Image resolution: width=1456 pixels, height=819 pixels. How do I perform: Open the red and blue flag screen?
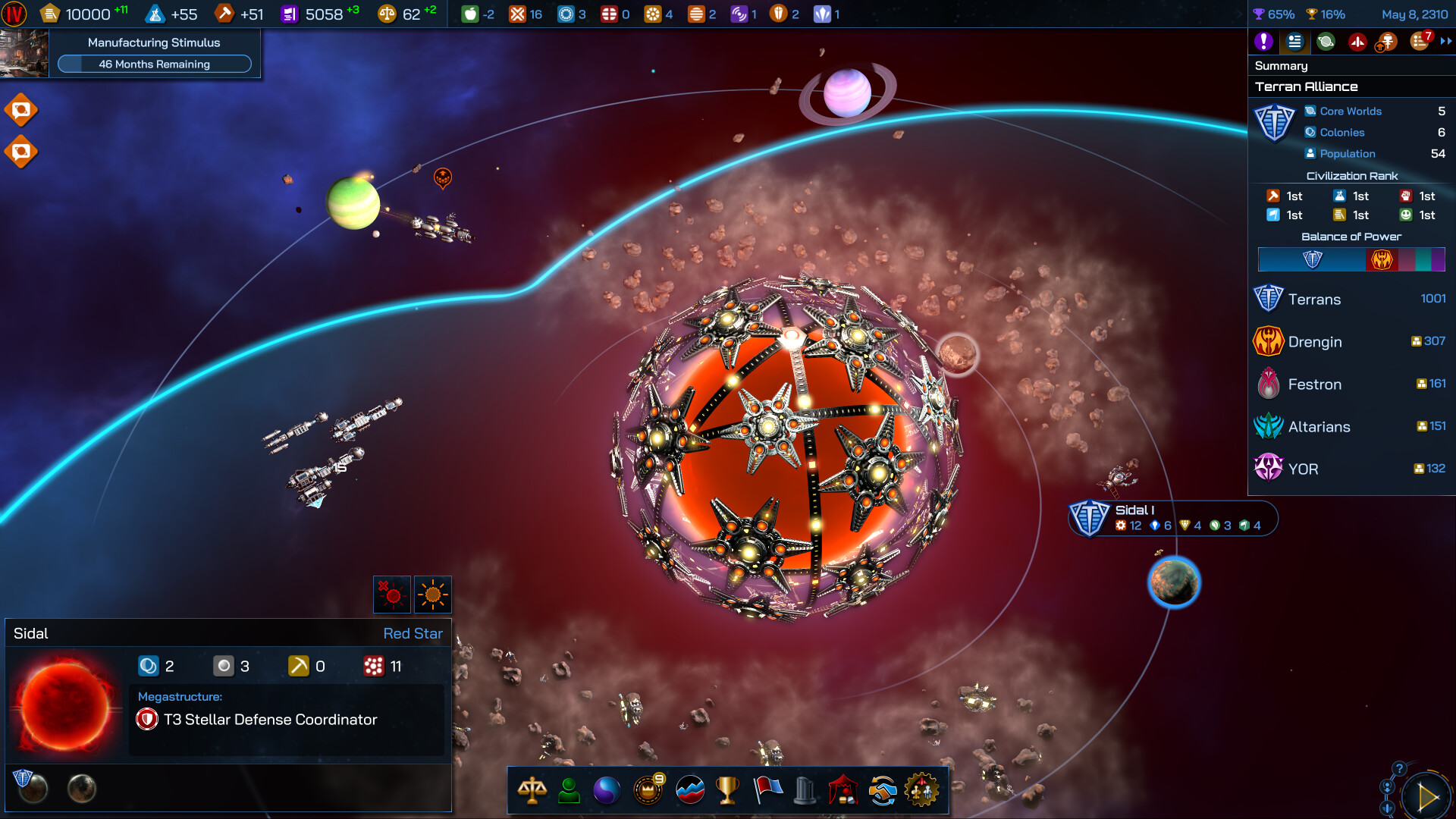tap(767, 790)
